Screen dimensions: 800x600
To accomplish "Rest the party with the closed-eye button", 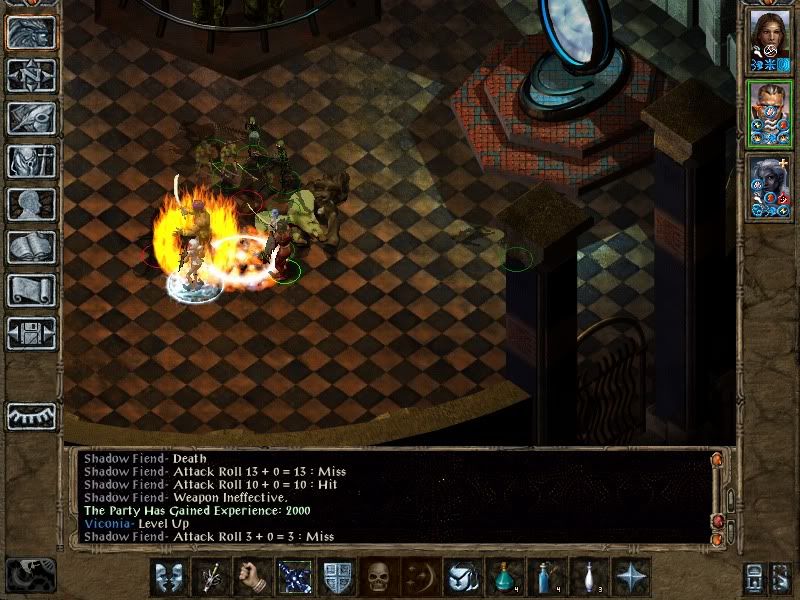I will [x=31, y=416].
